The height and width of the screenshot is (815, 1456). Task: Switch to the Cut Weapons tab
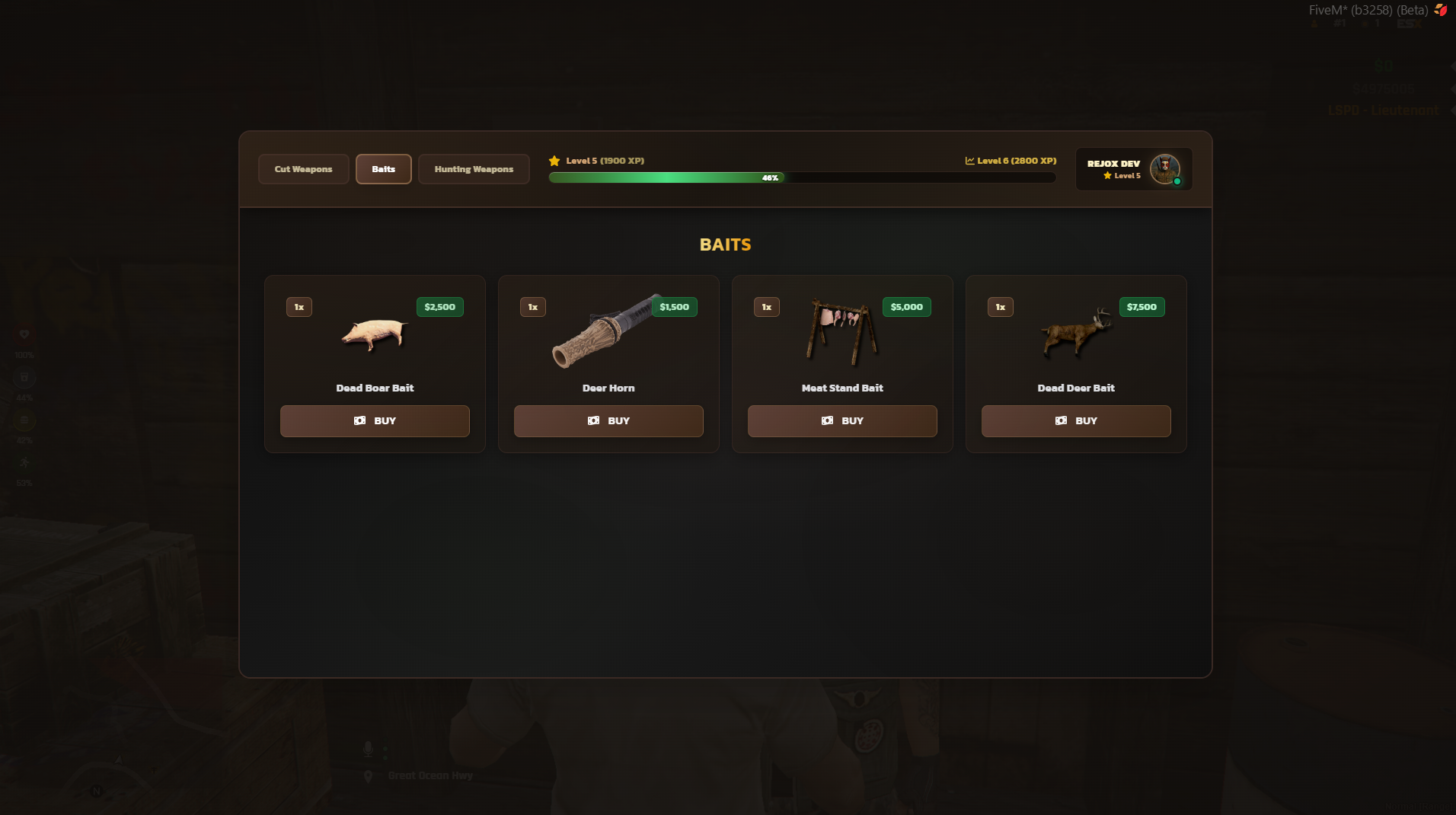[302, 169]
